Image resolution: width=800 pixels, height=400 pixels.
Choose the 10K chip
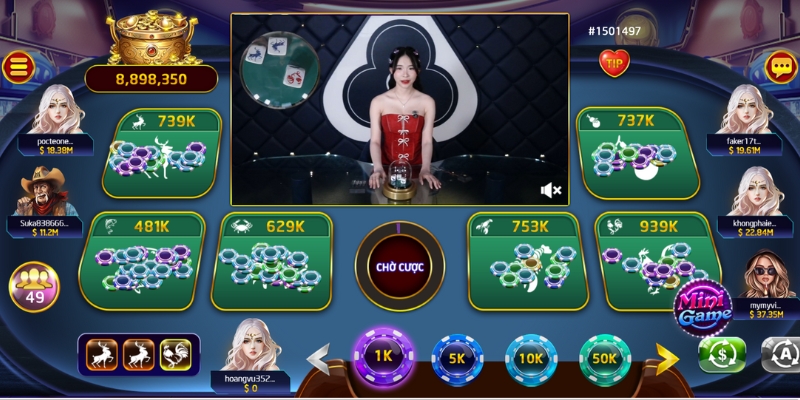coord(531,358)
